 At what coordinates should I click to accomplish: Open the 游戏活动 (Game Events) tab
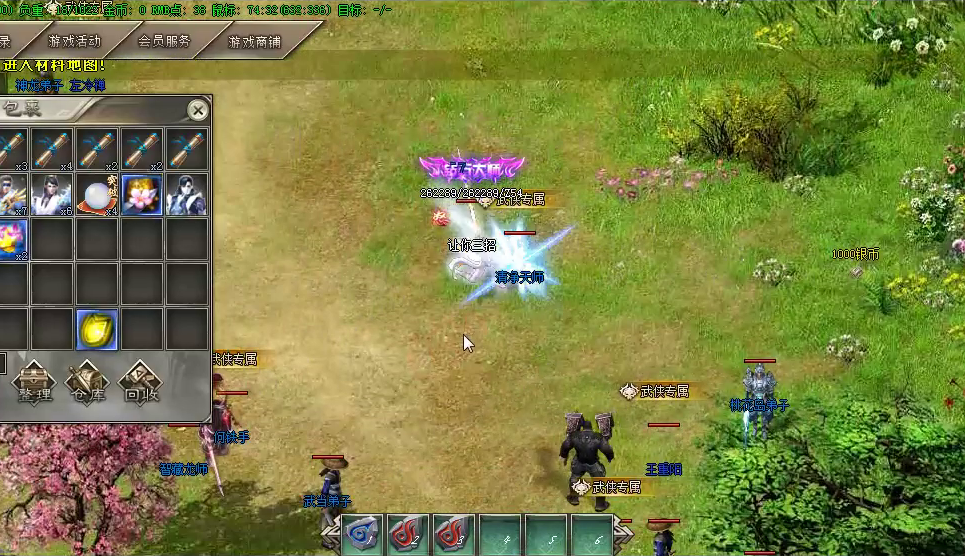point(74,42)
